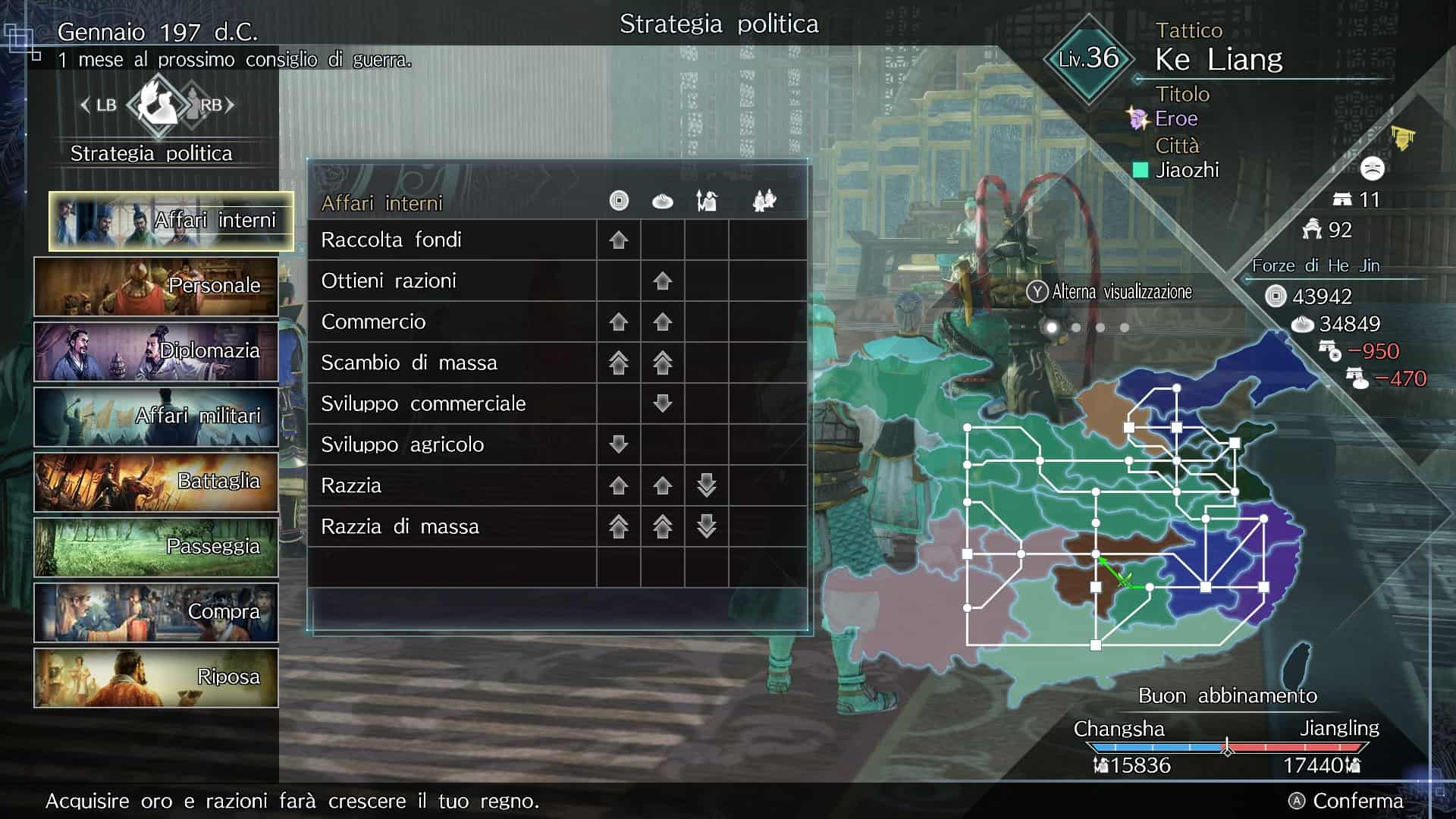Choose Scambio di massa
The image size is (1456, 819).
[452, 363]
